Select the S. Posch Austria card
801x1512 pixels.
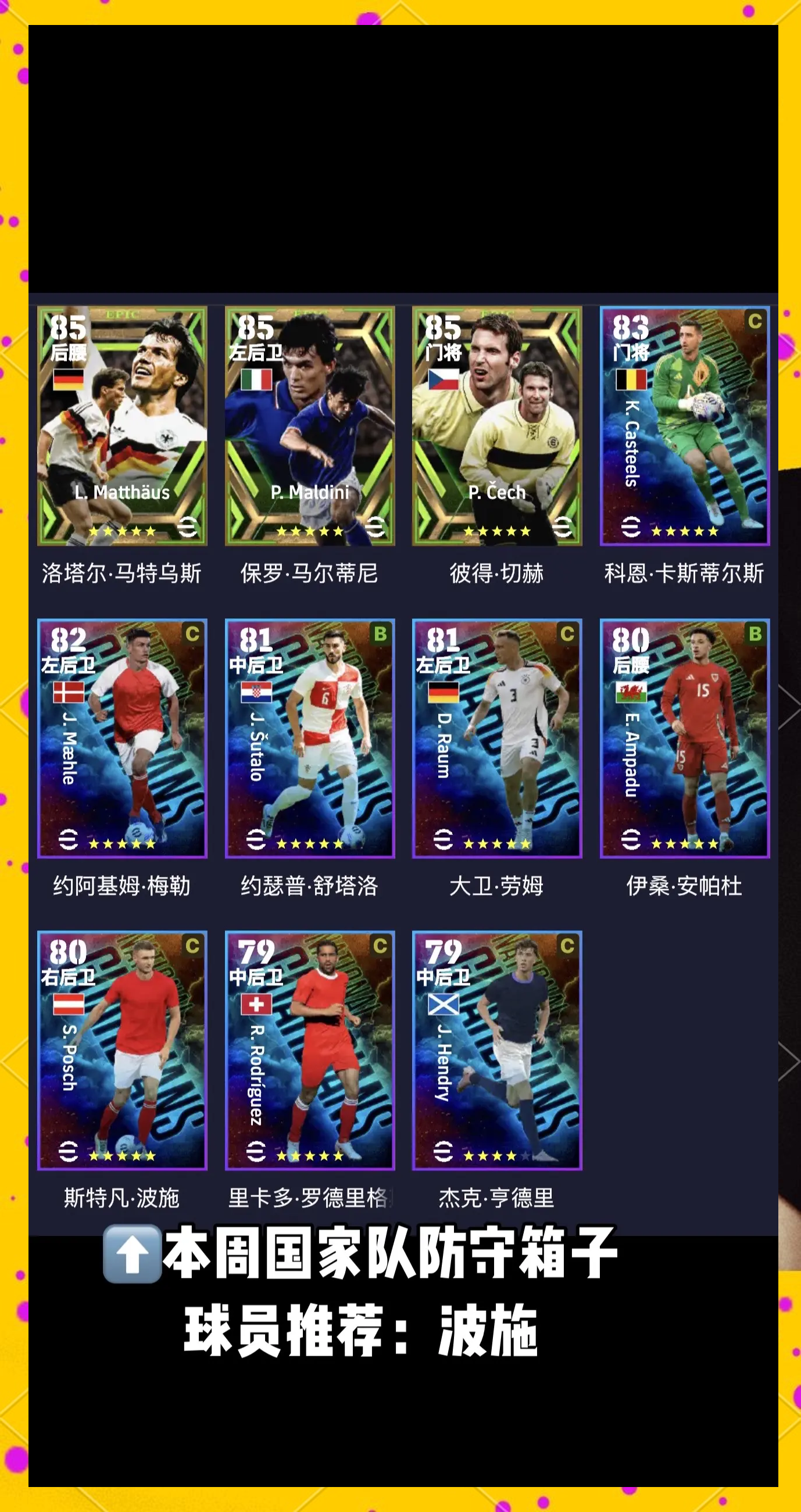coord(122,1051)
